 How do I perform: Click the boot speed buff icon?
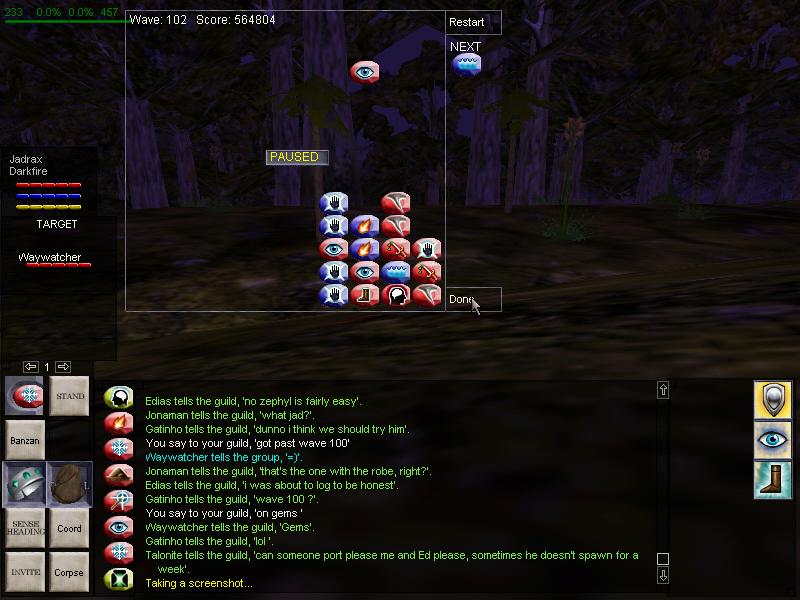pos(773,479)
